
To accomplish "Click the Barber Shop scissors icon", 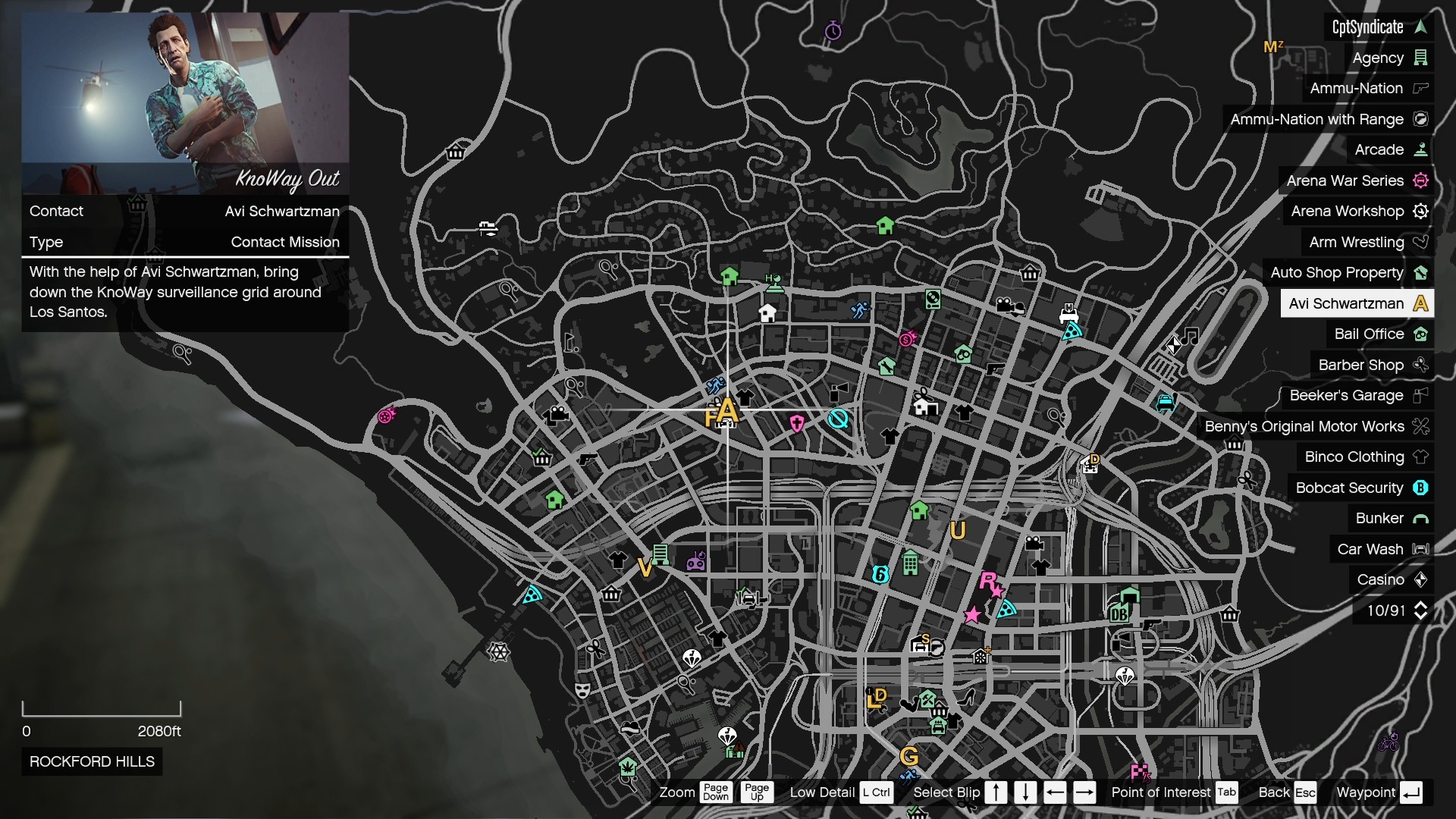I will 1421,365.
